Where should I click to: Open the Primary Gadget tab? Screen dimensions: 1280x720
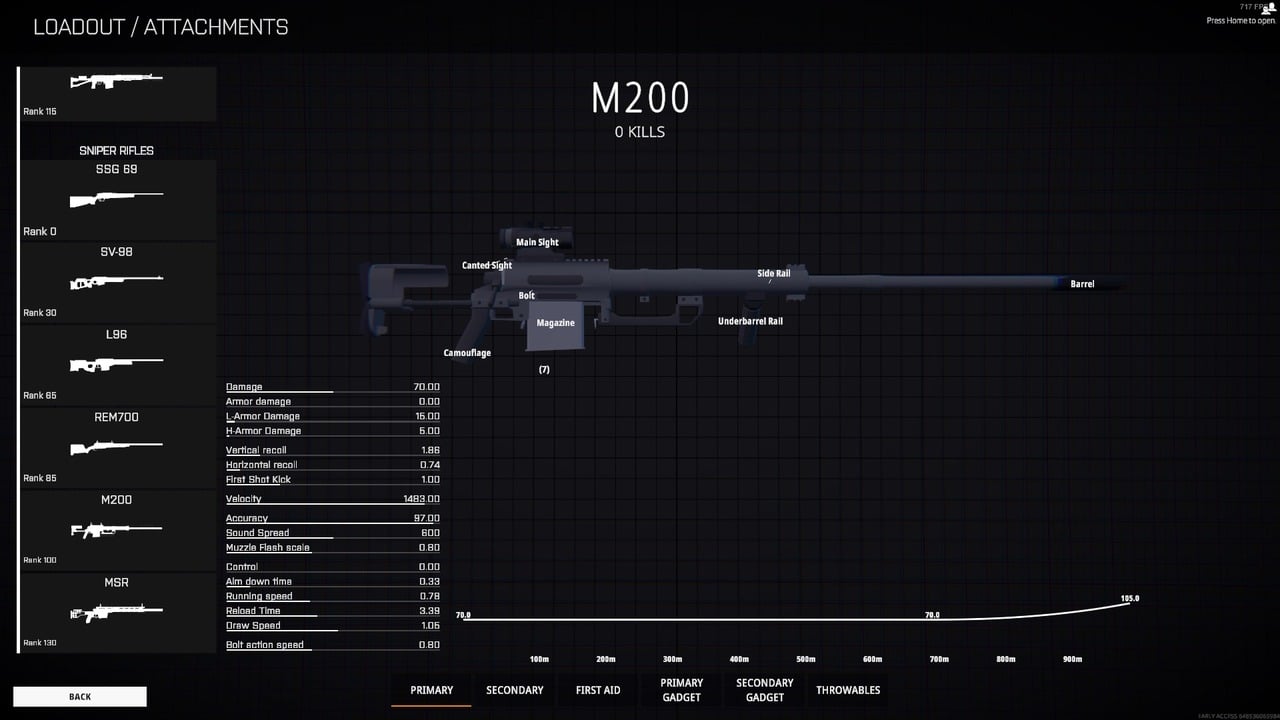tap(681, 690)
